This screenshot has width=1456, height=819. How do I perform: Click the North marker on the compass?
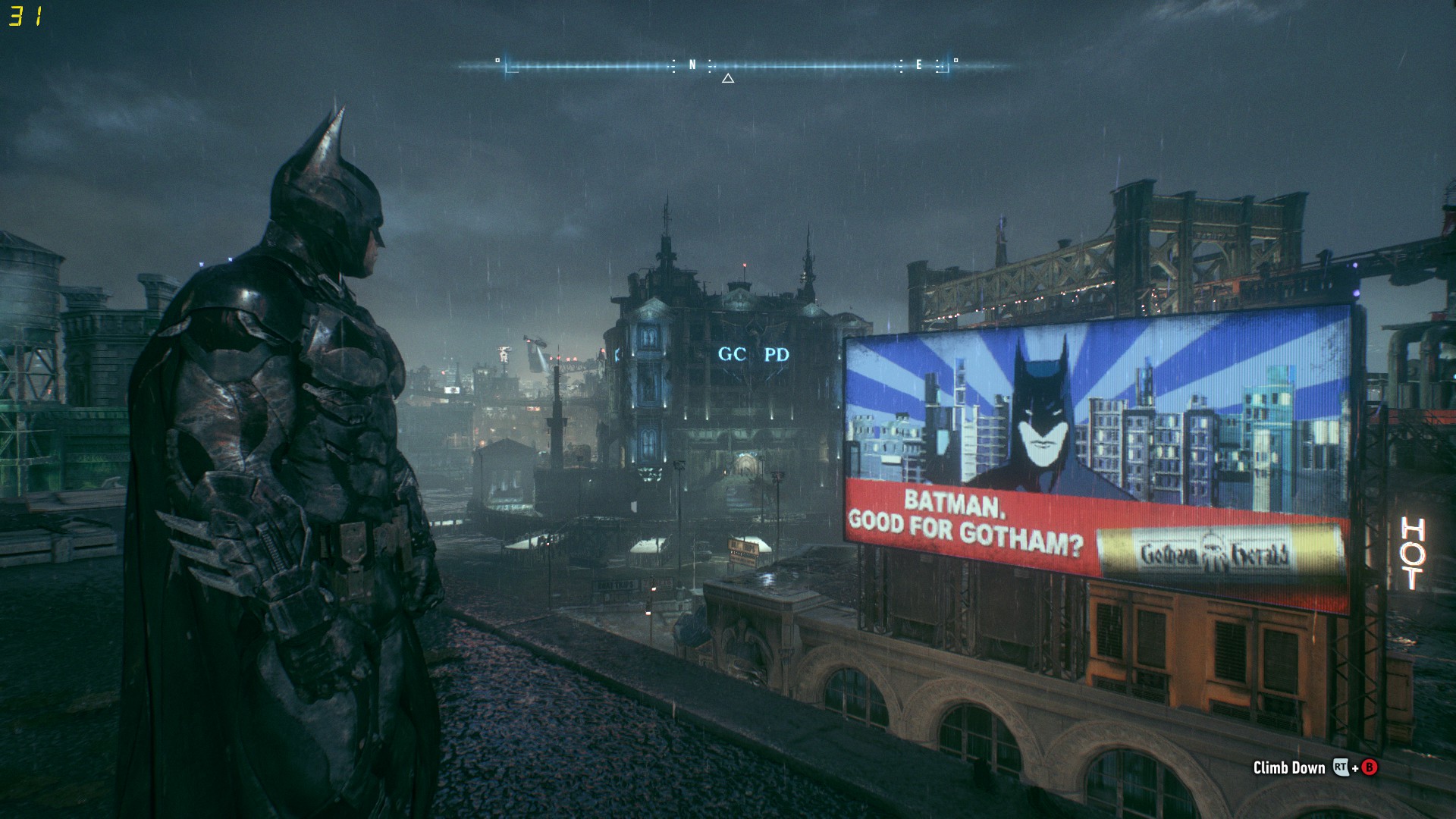[692, 65]
